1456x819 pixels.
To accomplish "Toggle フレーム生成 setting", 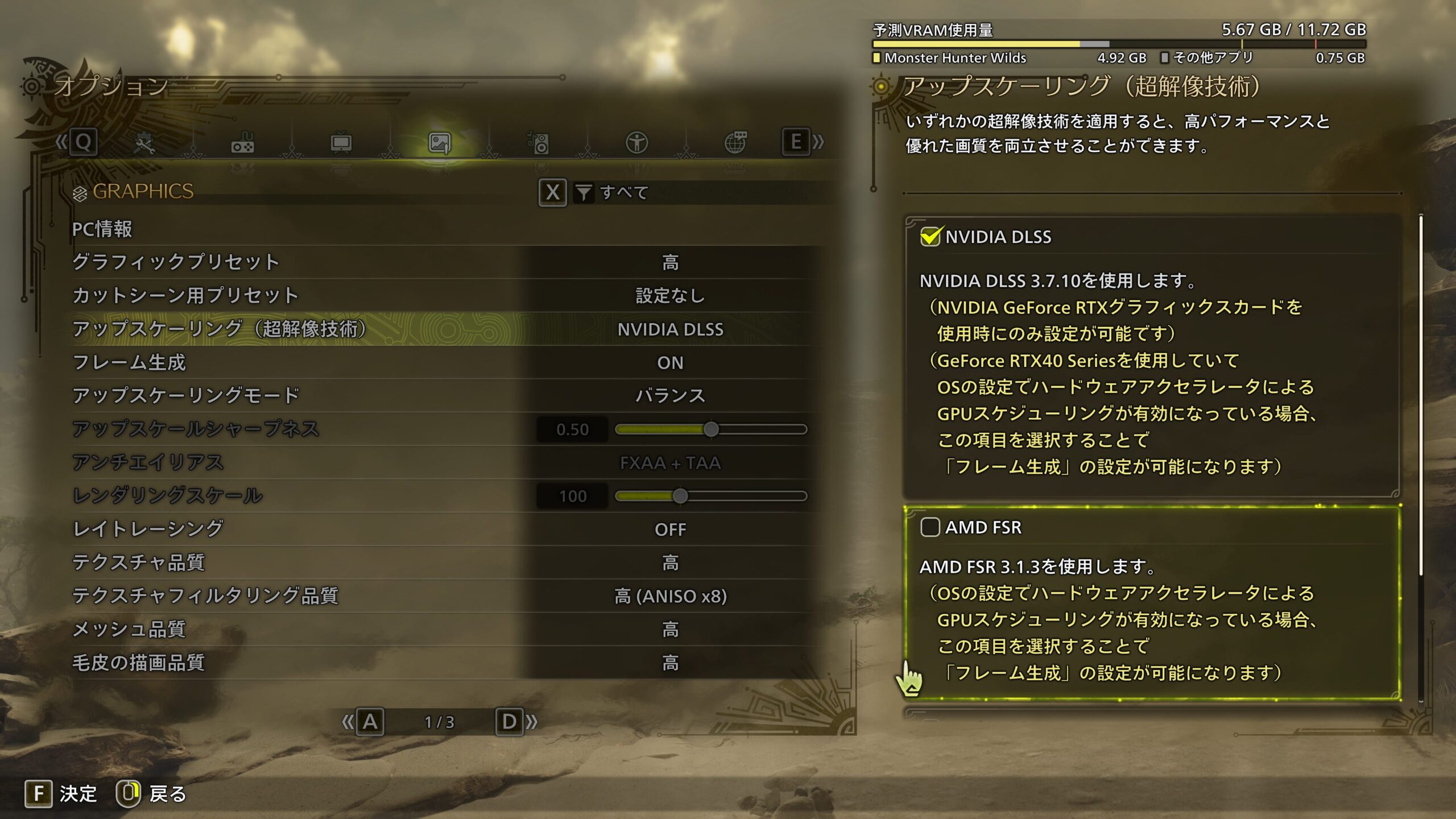I will [670, 362].
